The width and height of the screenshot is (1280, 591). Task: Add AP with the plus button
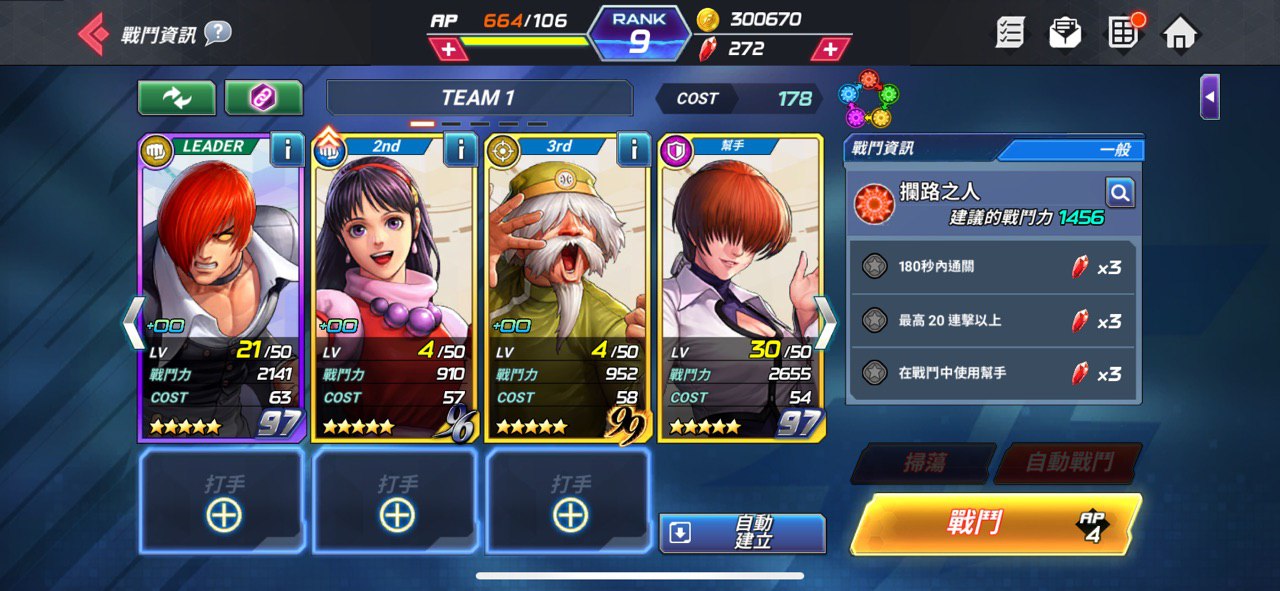[447, 48]
